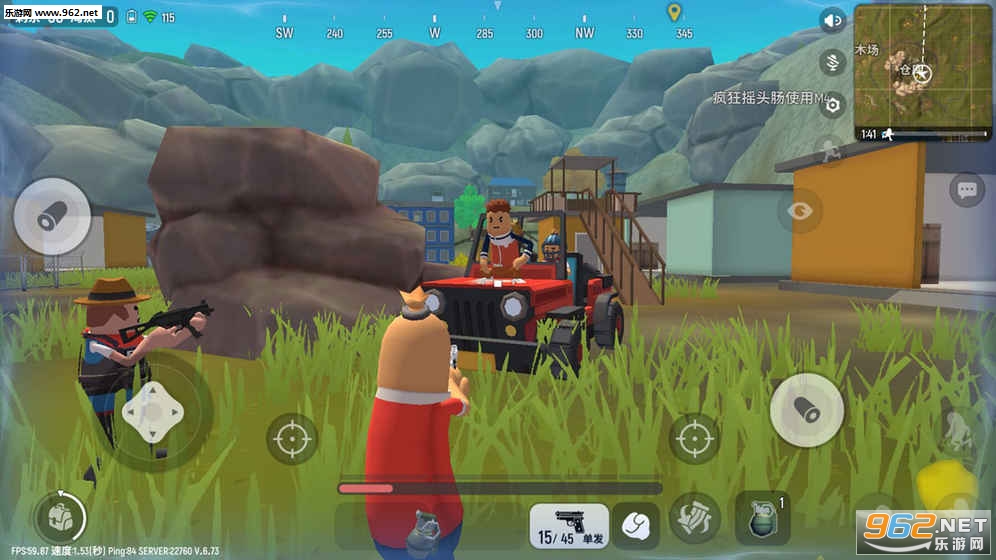Open settings with the gear icon
Screen dimensions: 996x560
832,105
